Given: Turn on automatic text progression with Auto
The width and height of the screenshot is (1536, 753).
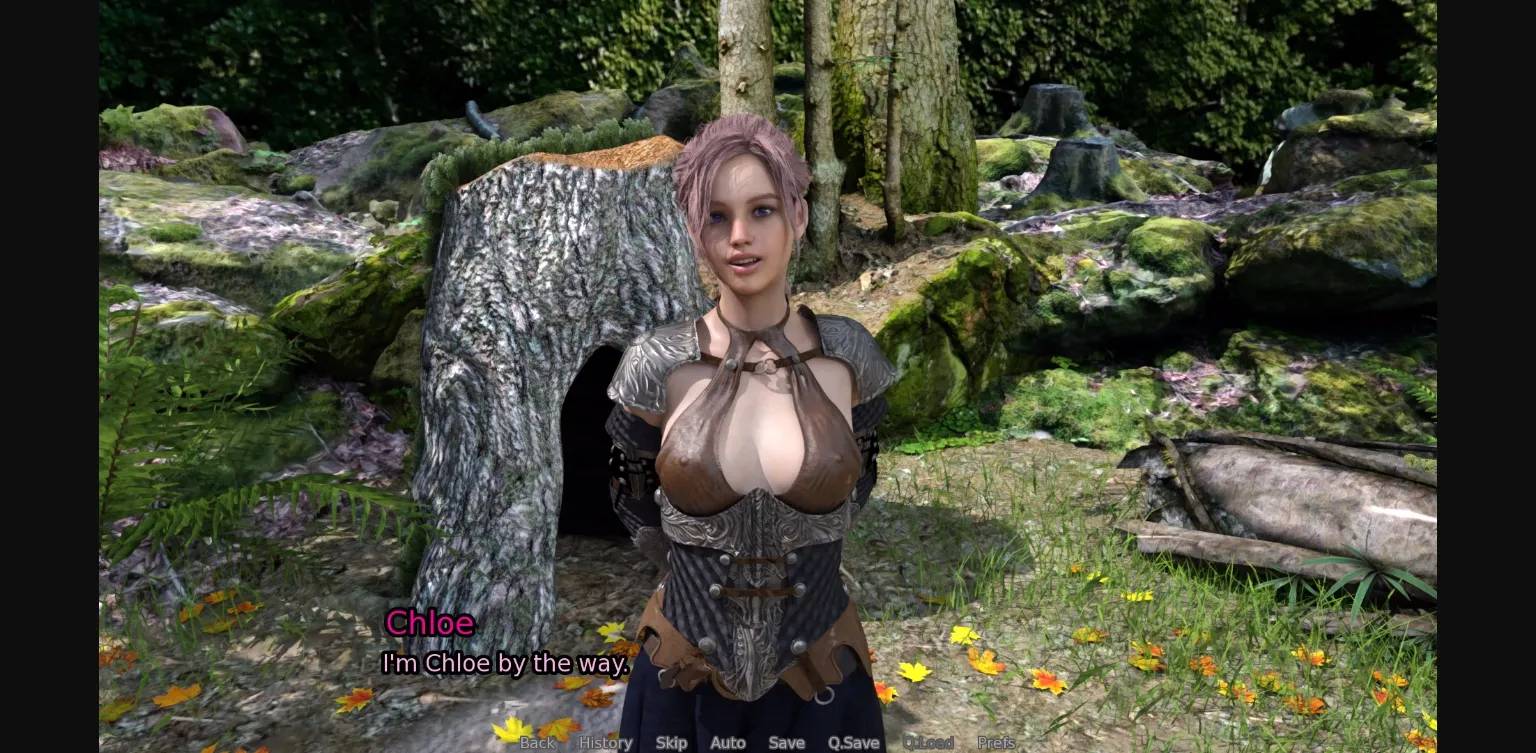Looking at the screenshot, I should click(x=728, y=743).
